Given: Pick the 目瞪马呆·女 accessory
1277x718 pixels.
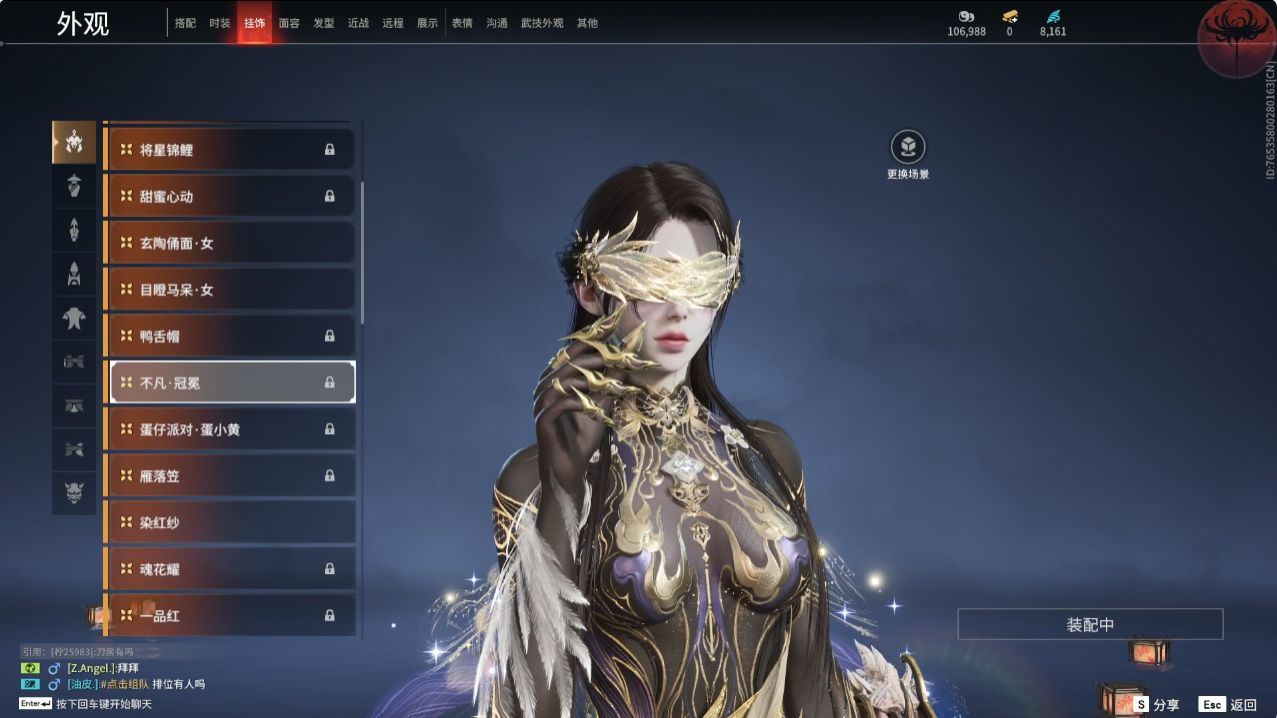Looking at the screenshot, I should coord(229,290).
